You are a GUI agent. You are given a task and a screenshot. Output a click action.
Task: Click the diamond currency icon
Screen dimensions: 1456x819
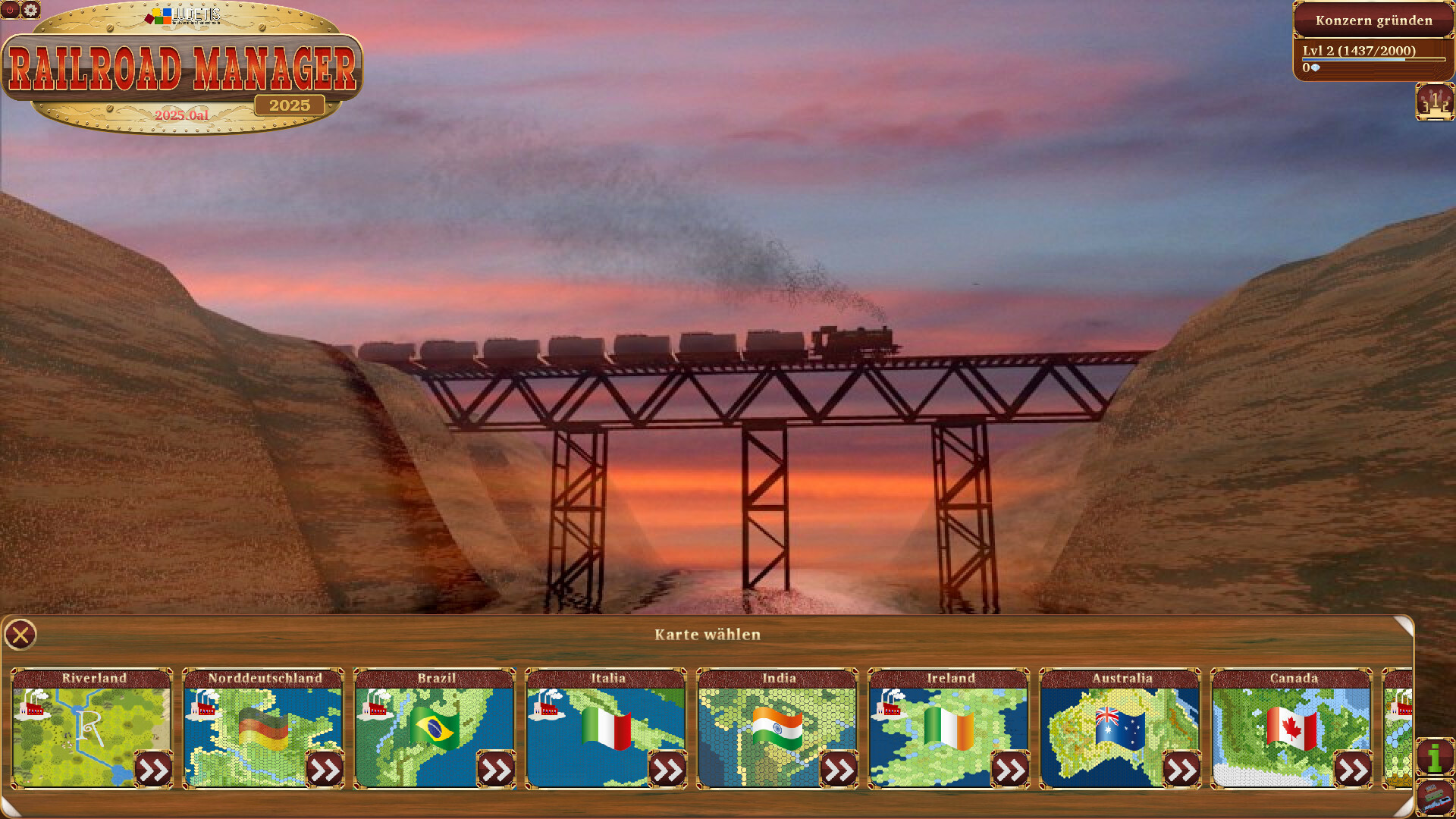click(1314, 66)
